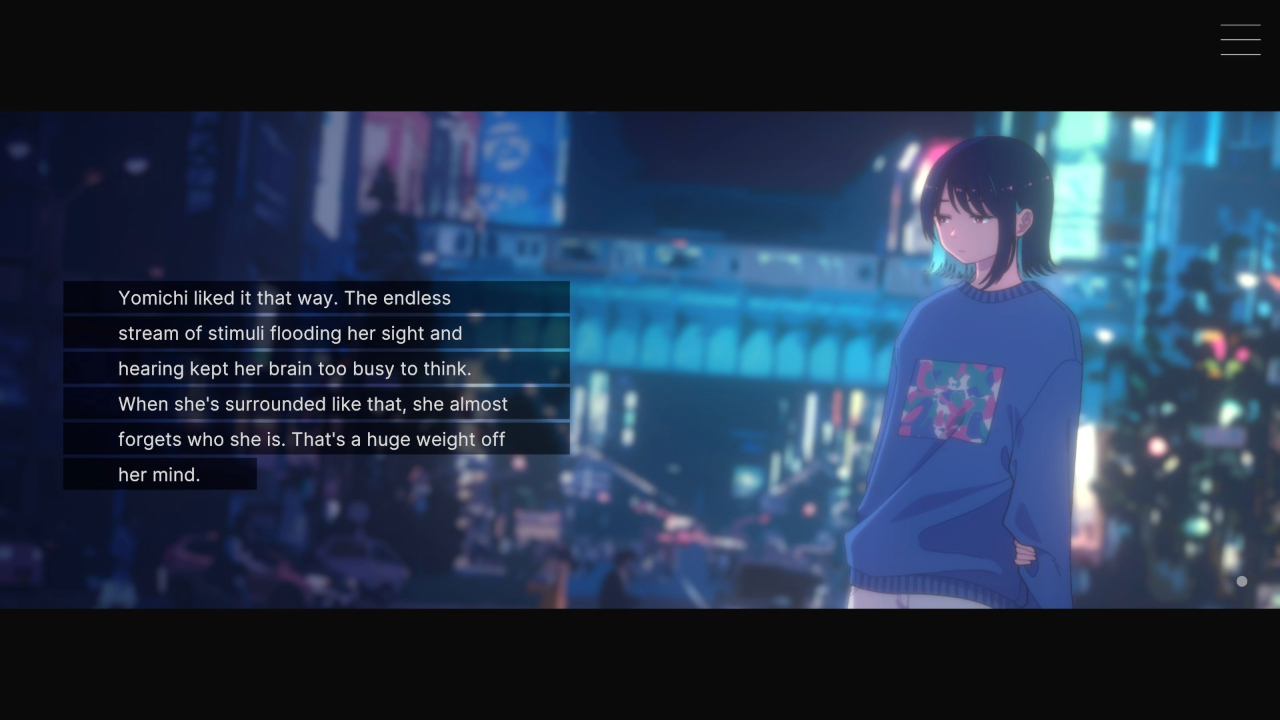Click the dialogue text box panel

click(x=316, y=386)
